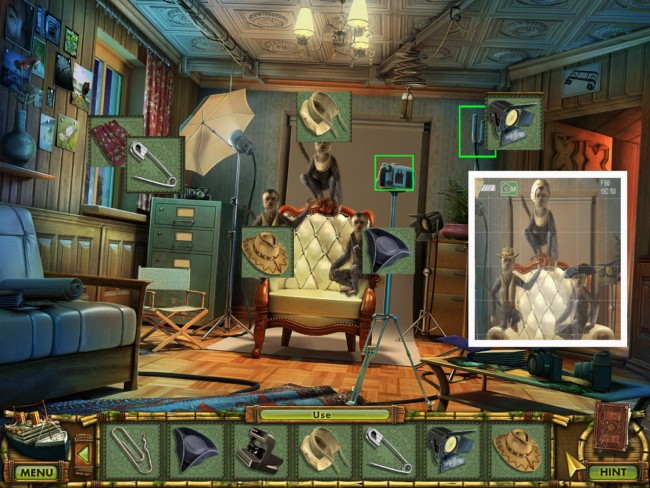Select the white pith helmet slot

[324, 448]
